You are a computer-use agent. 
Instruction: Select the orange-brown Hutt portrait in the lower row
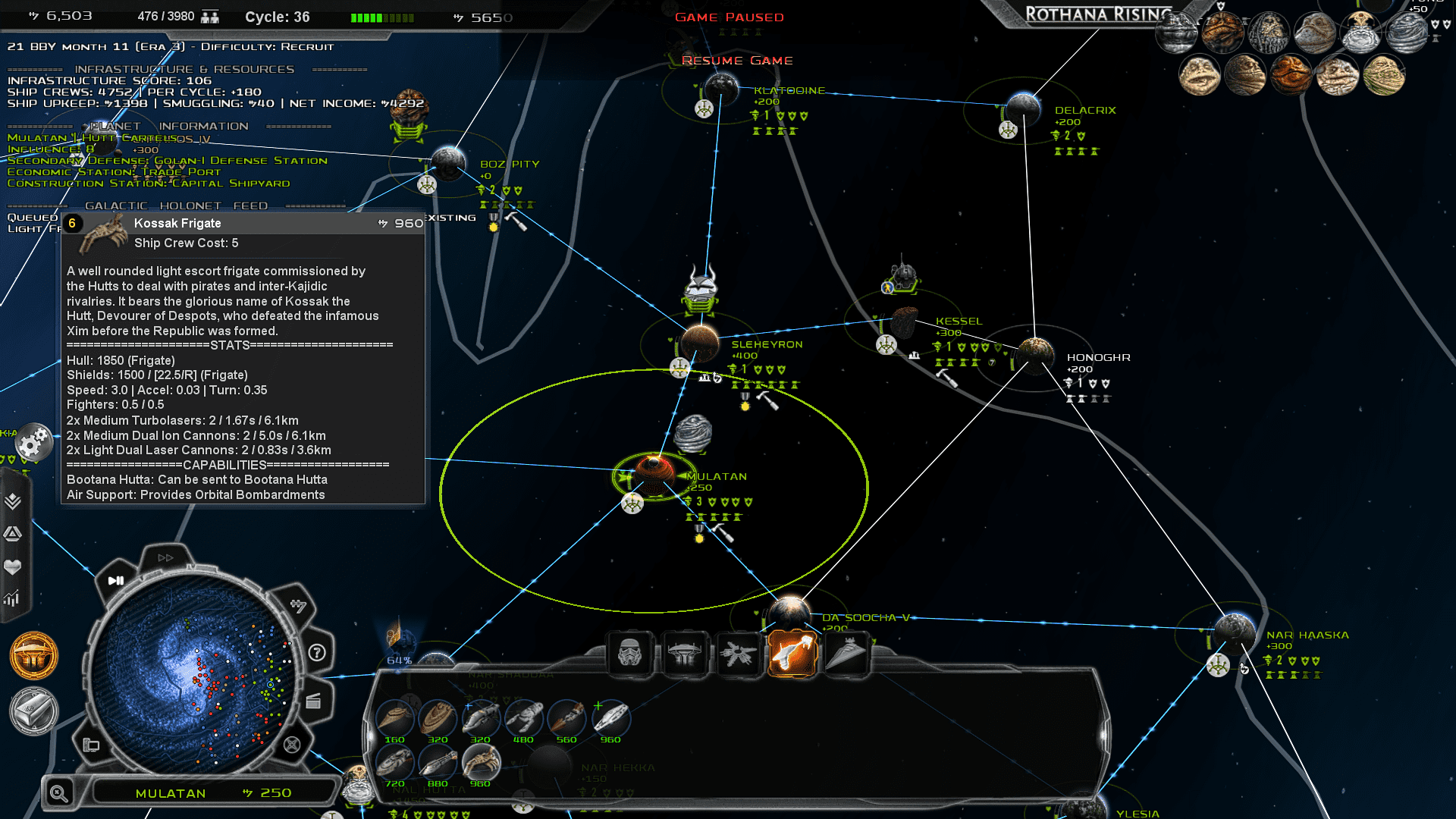click(1291, 74)
